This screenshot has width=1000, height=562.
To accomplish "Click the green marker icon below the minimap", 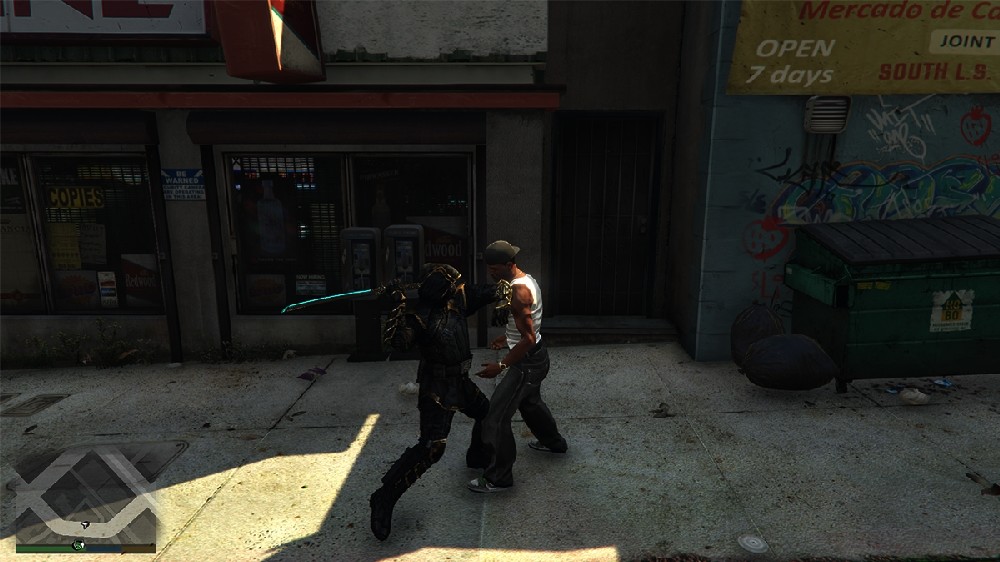I will point(77,546).
